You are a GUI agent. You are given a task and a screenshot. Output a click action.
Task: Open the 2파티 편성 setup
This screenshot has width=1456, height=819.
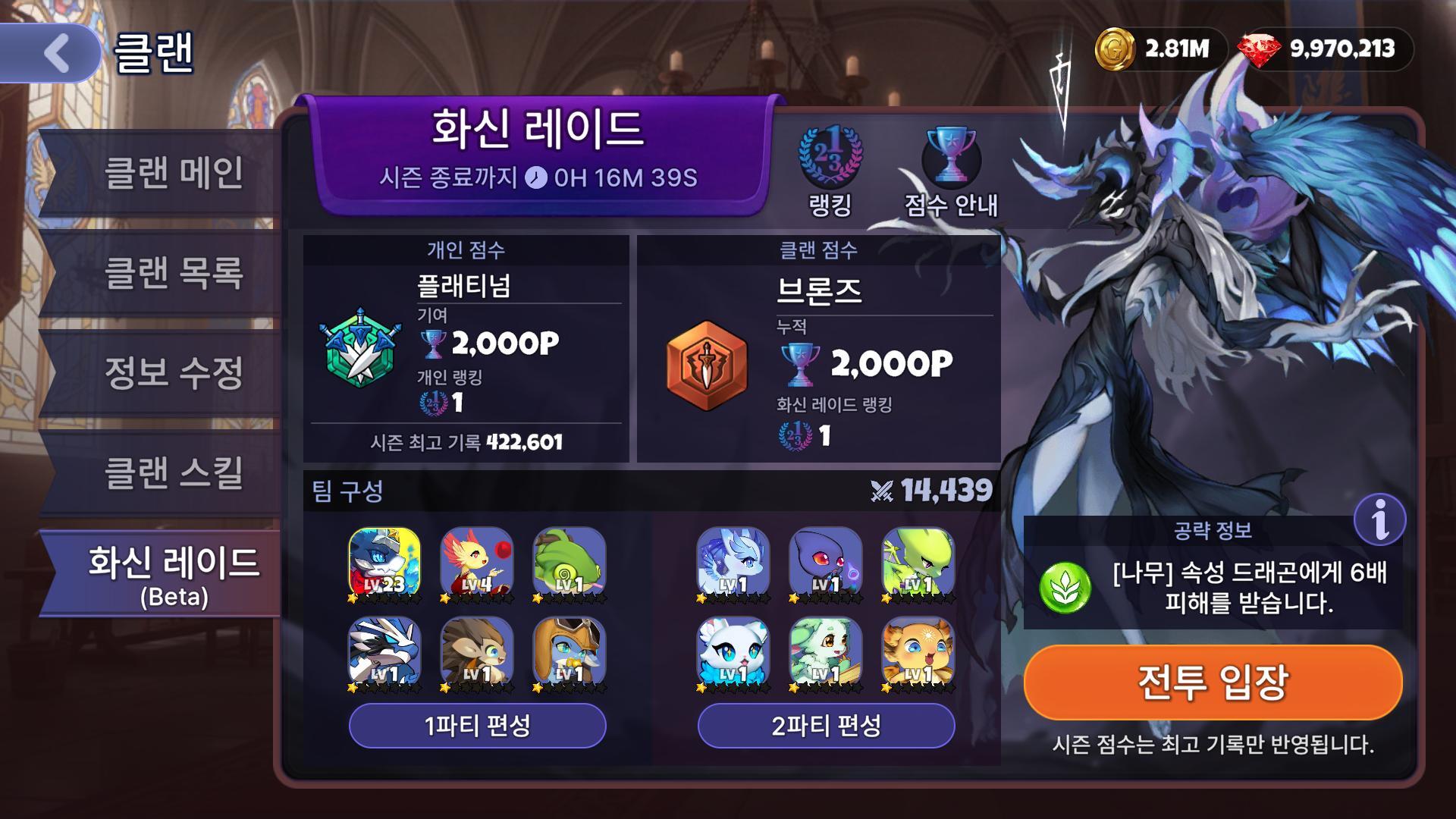826,726
